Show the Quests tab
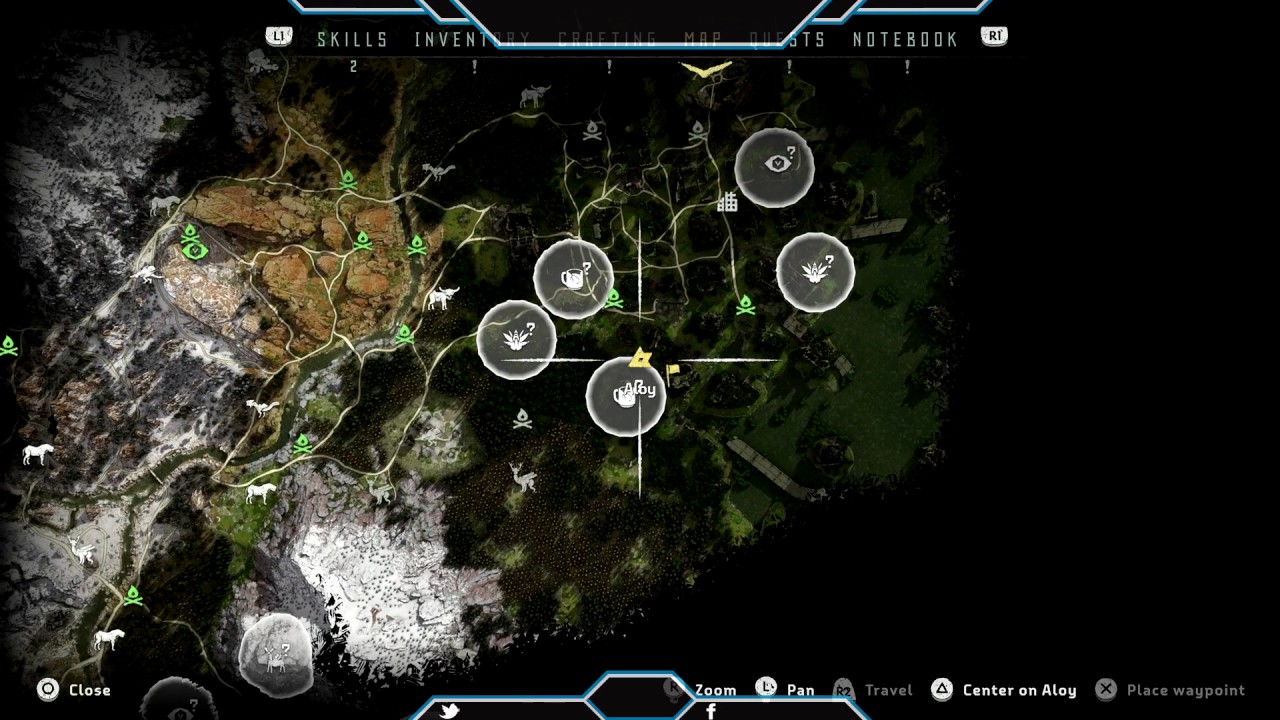 click(788, 40)
